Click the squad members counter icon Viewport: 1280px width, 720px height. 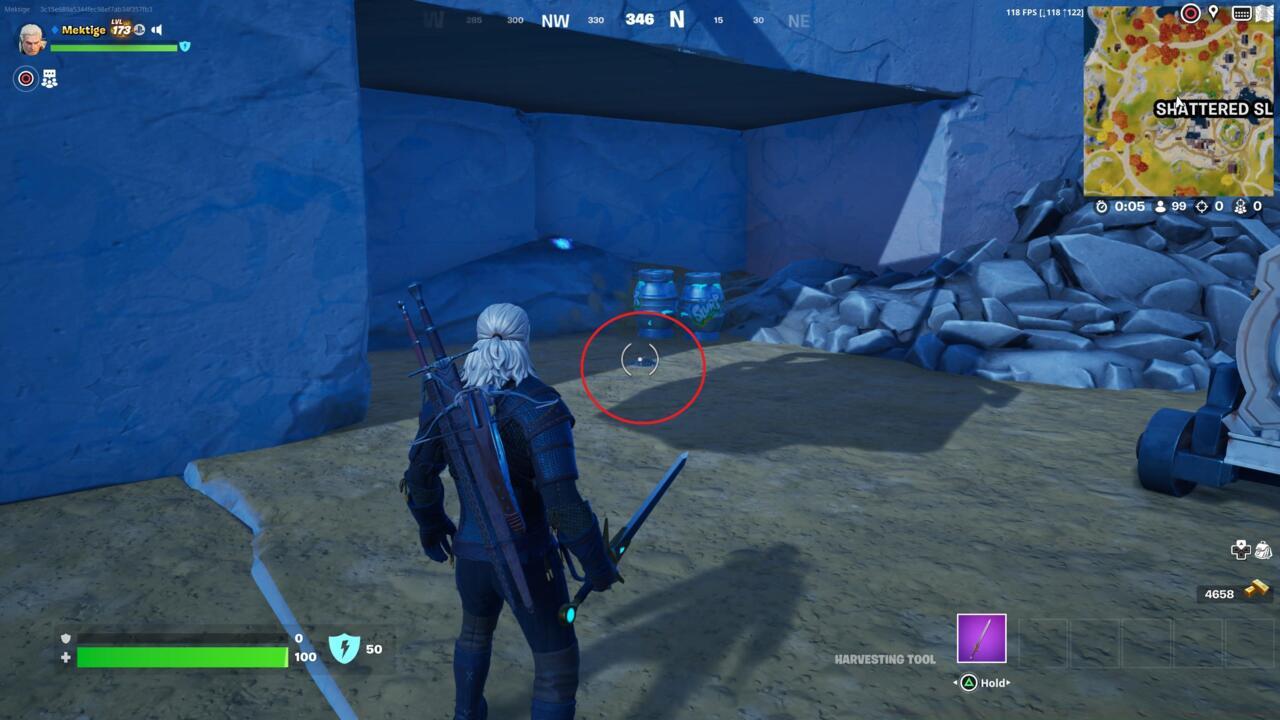tap(1240, 208)
